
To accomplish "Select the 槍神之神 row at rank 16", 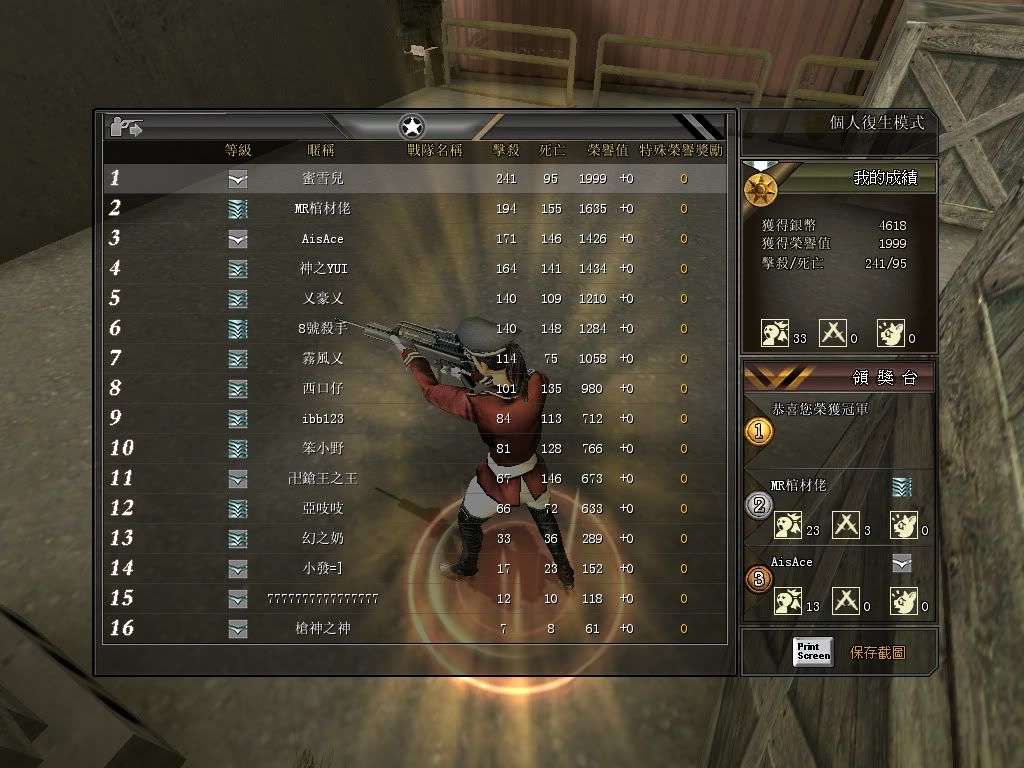I will 322,629.
